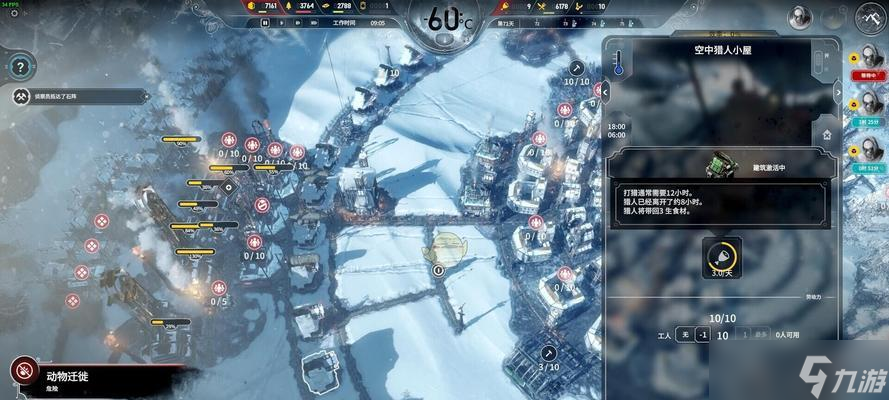Select the top gas-mask scout portrait

point(869,59)
